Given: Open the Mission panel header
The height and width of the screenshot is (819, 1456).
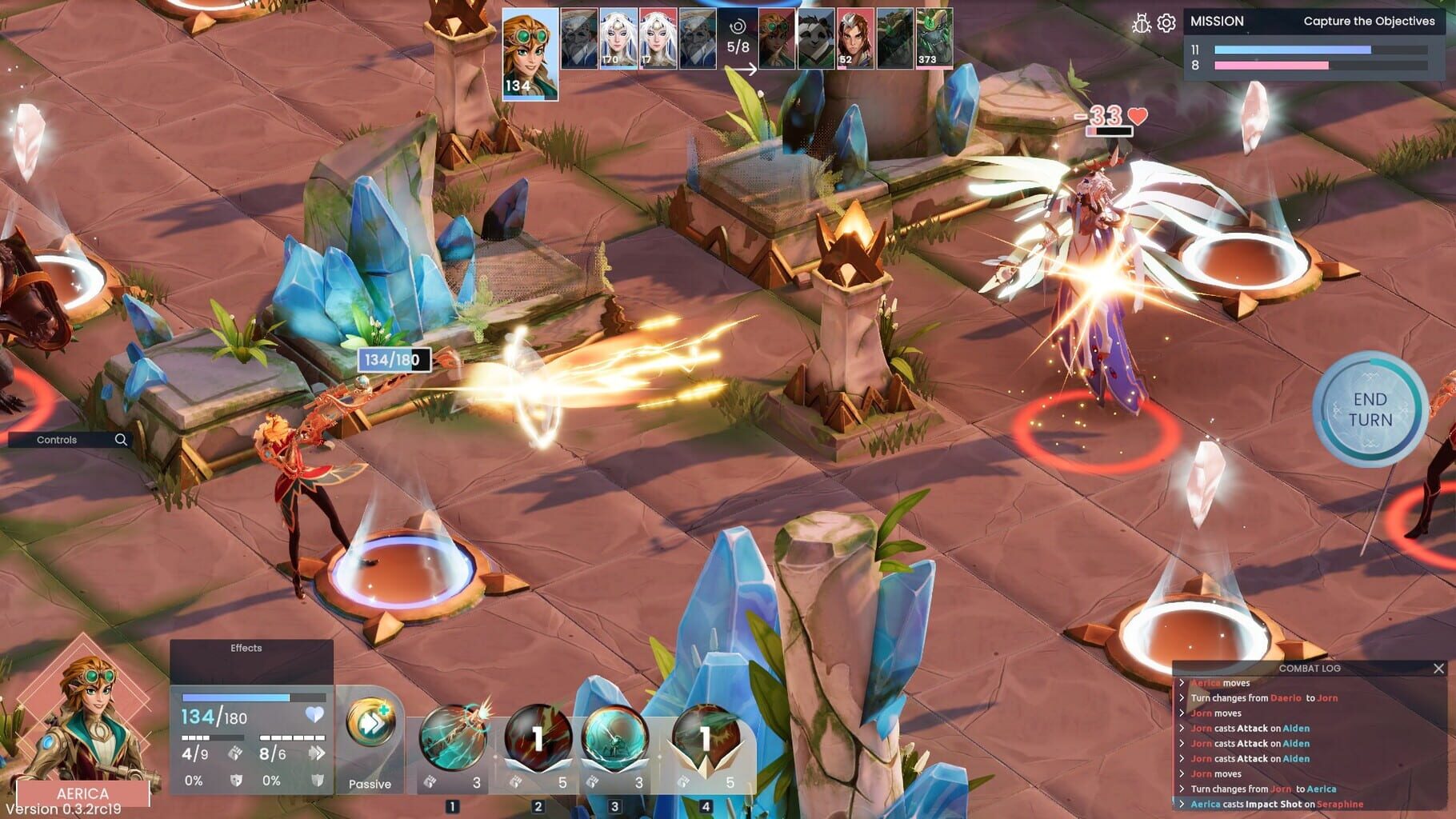Looking at the screenshot, I should click(1216, 21).
